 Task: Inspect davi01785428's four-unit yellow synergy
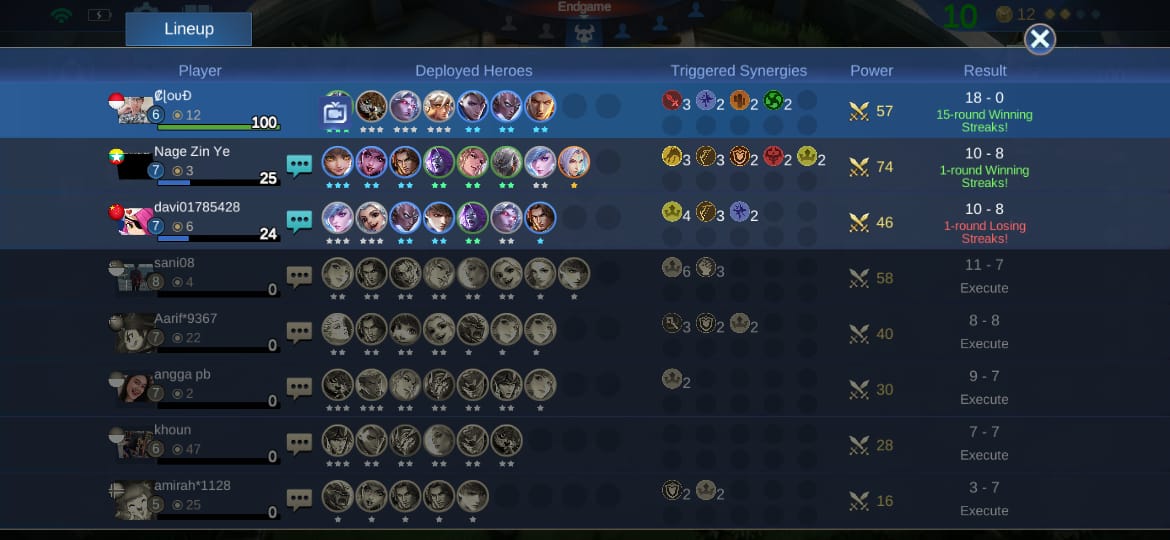(x=672, y=212)
